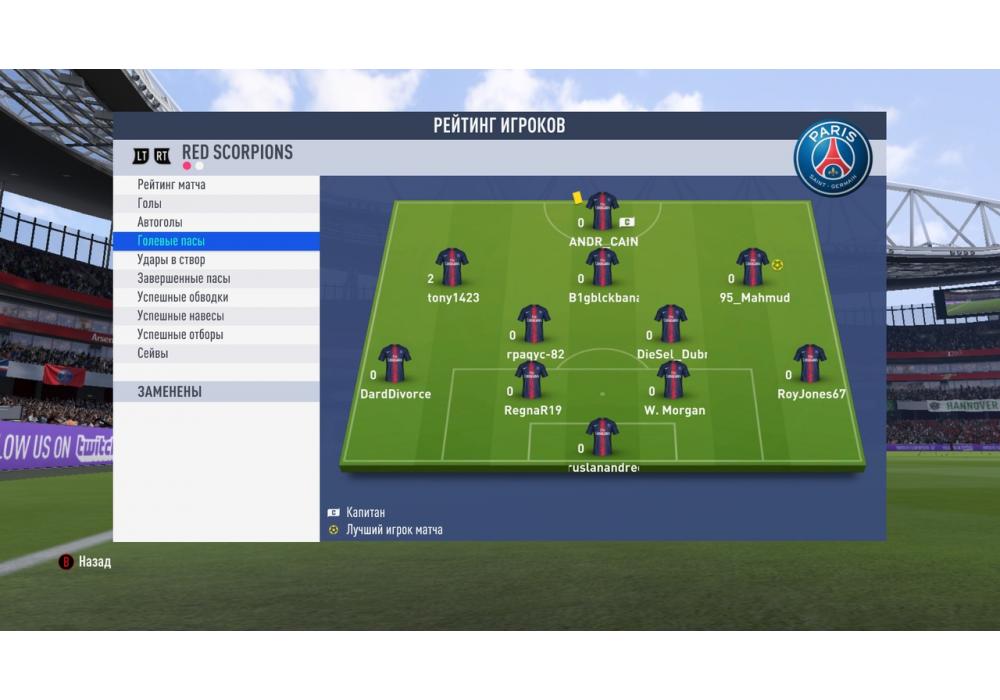Open the Сейвы stat category
1000x700 pixels.
click(x=216, y=353)
